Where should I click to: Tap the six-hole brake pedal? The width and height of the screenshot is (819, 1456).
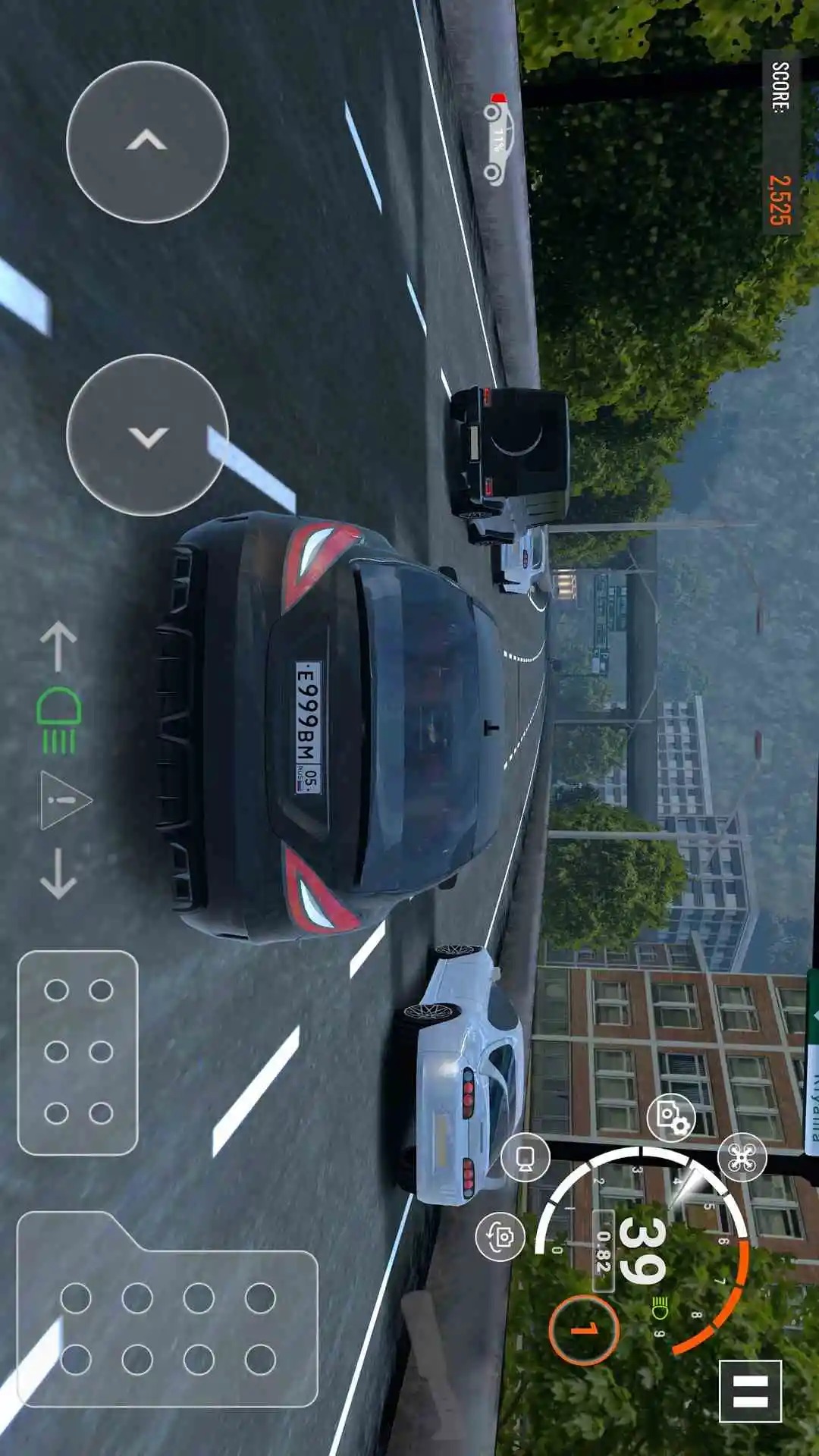77,1052
